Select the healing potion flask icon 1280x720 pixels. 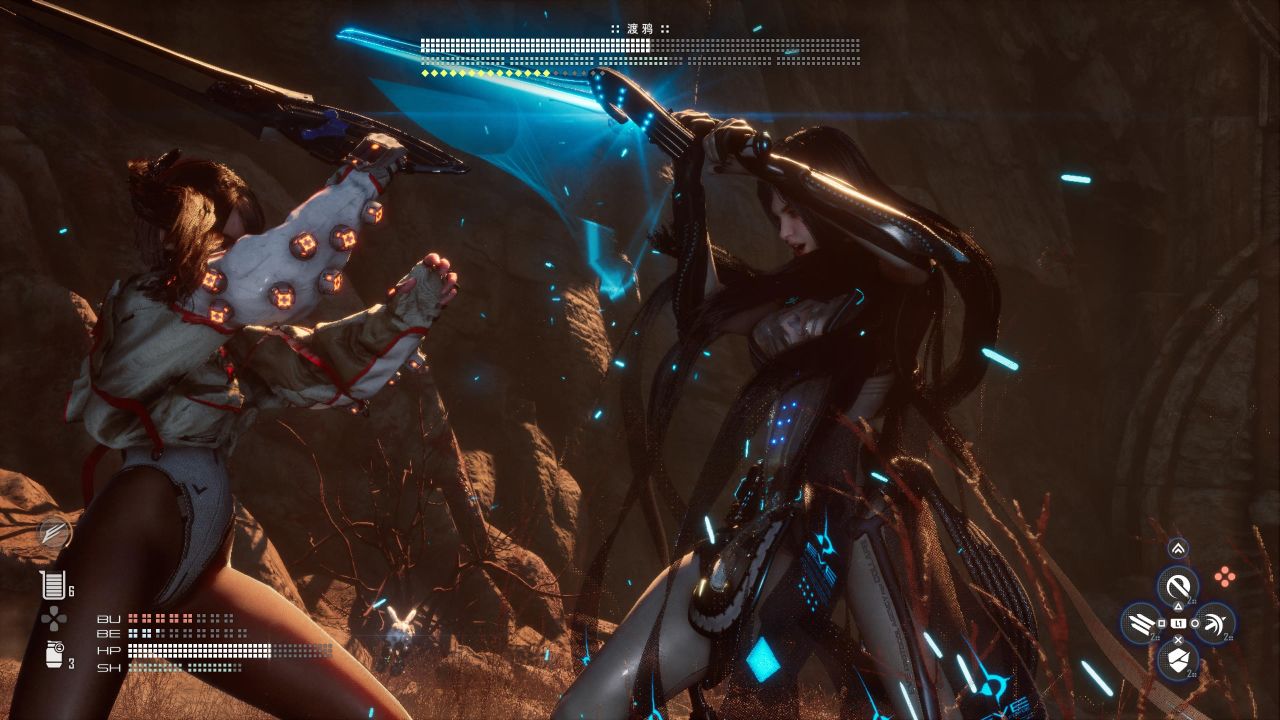tap(51, 586)
